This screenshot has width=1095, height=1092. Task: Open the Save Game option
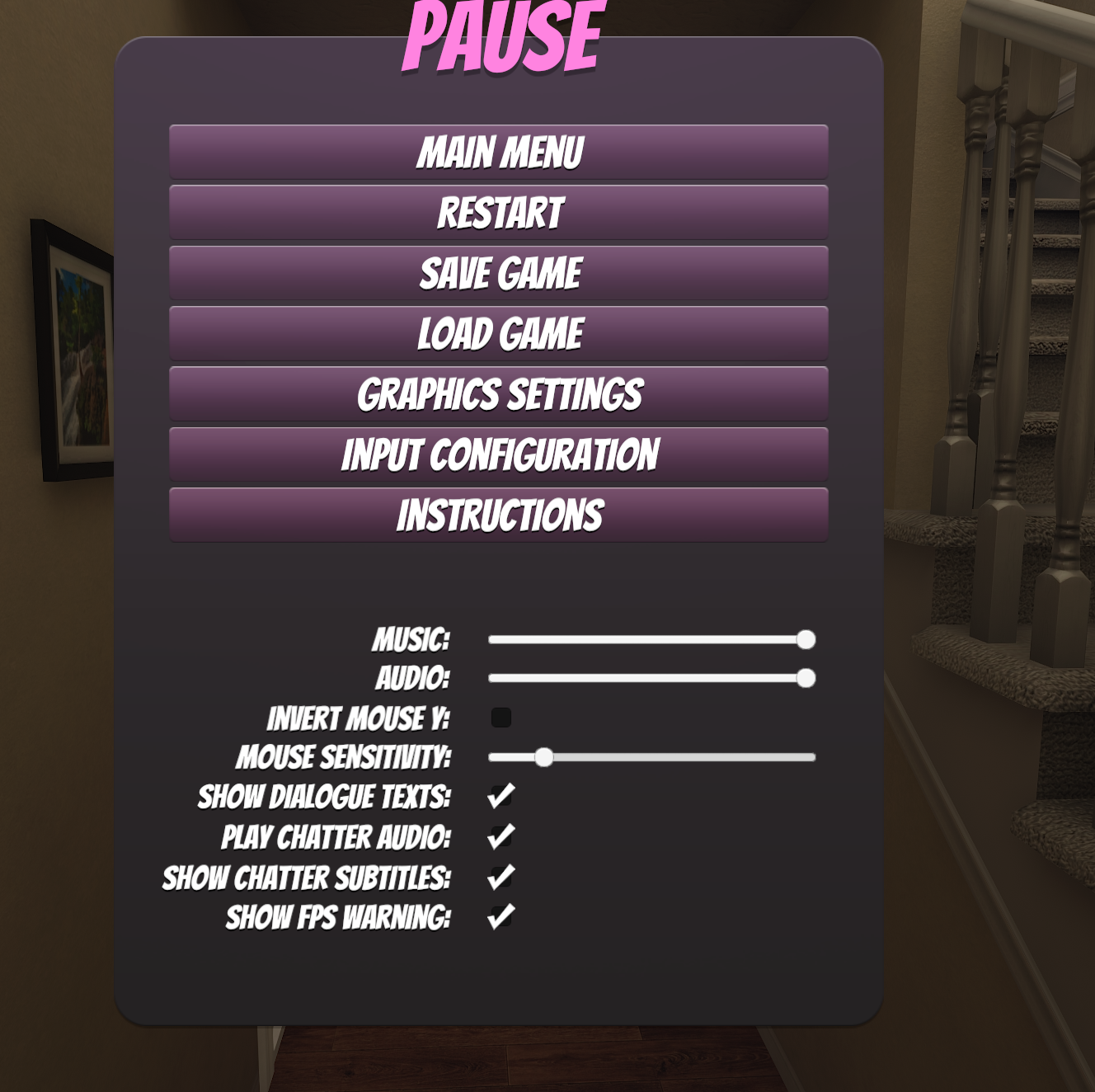tap(499, 271)
